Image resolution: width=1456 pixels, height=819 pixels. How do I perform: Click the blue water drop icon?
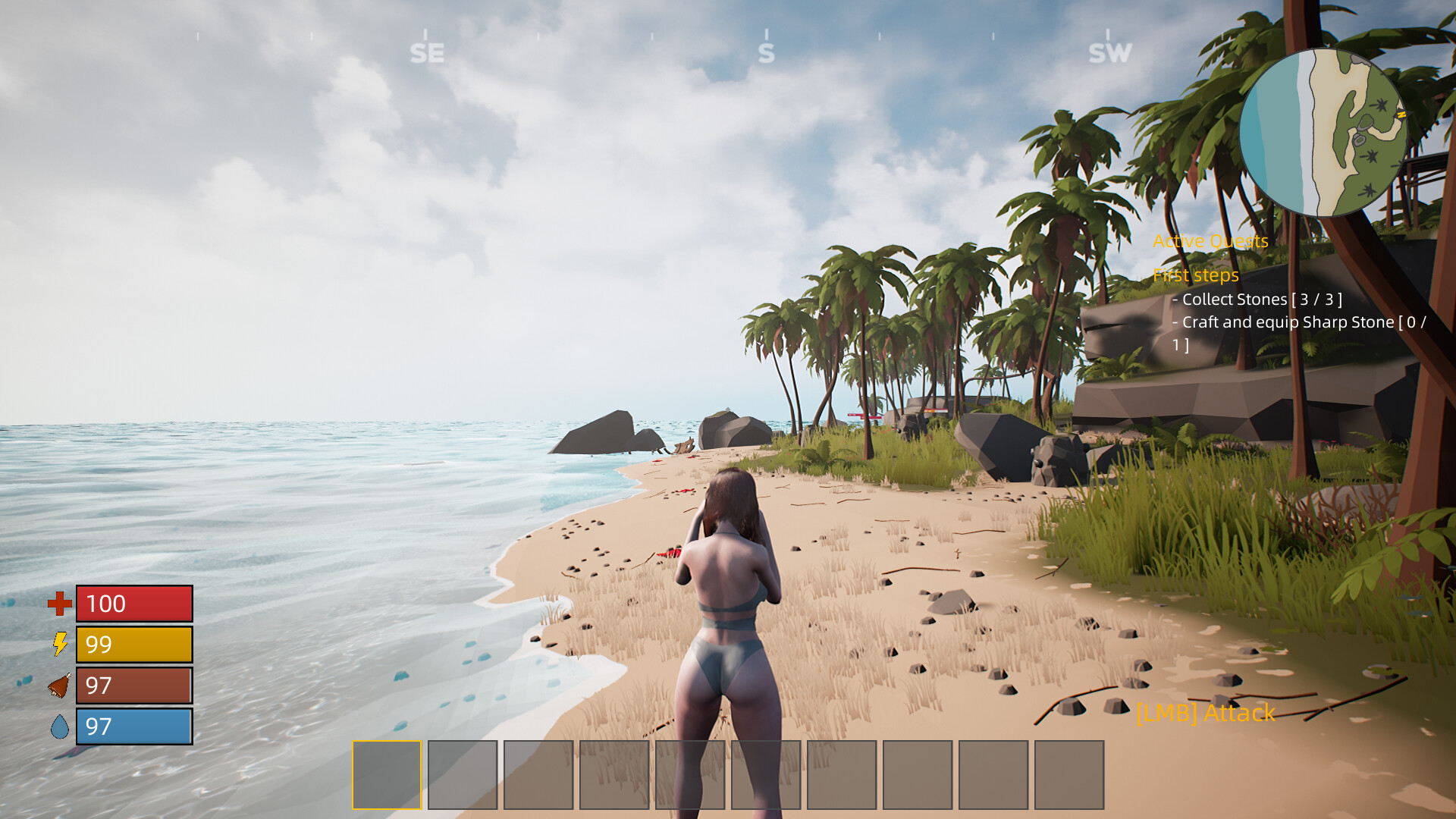[x=60, y=726]
